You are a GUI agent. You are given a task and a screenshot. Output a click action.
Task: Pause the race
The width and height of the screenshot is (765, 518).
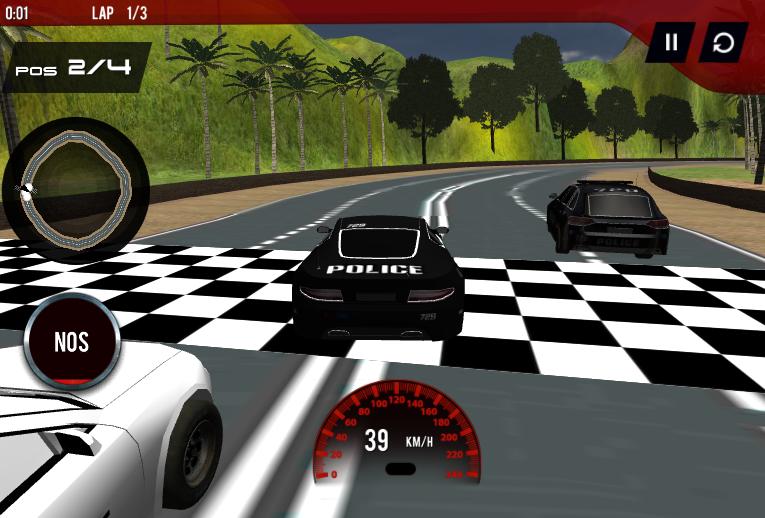point(671,42)
